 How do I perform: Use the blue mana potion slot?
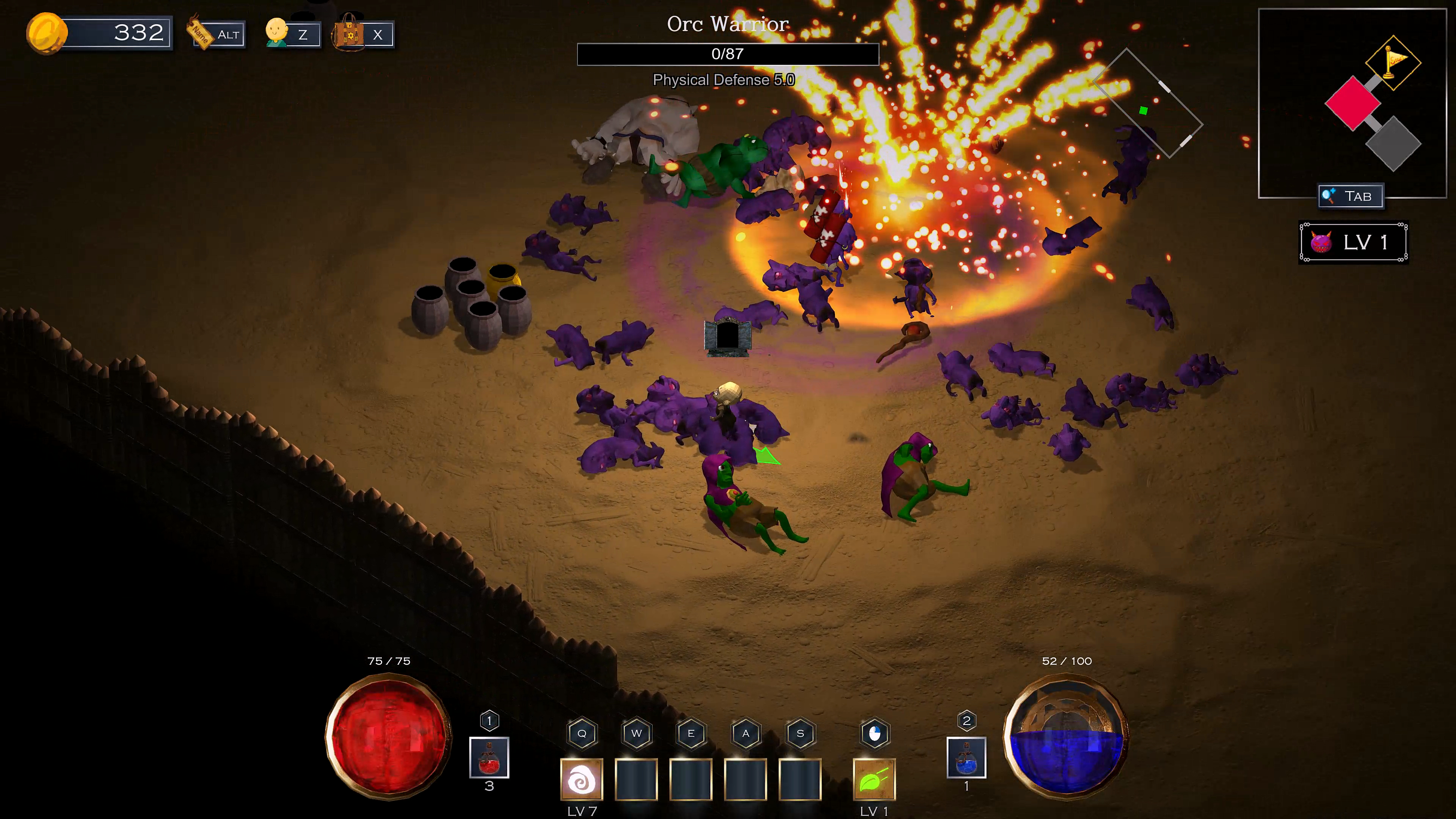coord(966,758)
